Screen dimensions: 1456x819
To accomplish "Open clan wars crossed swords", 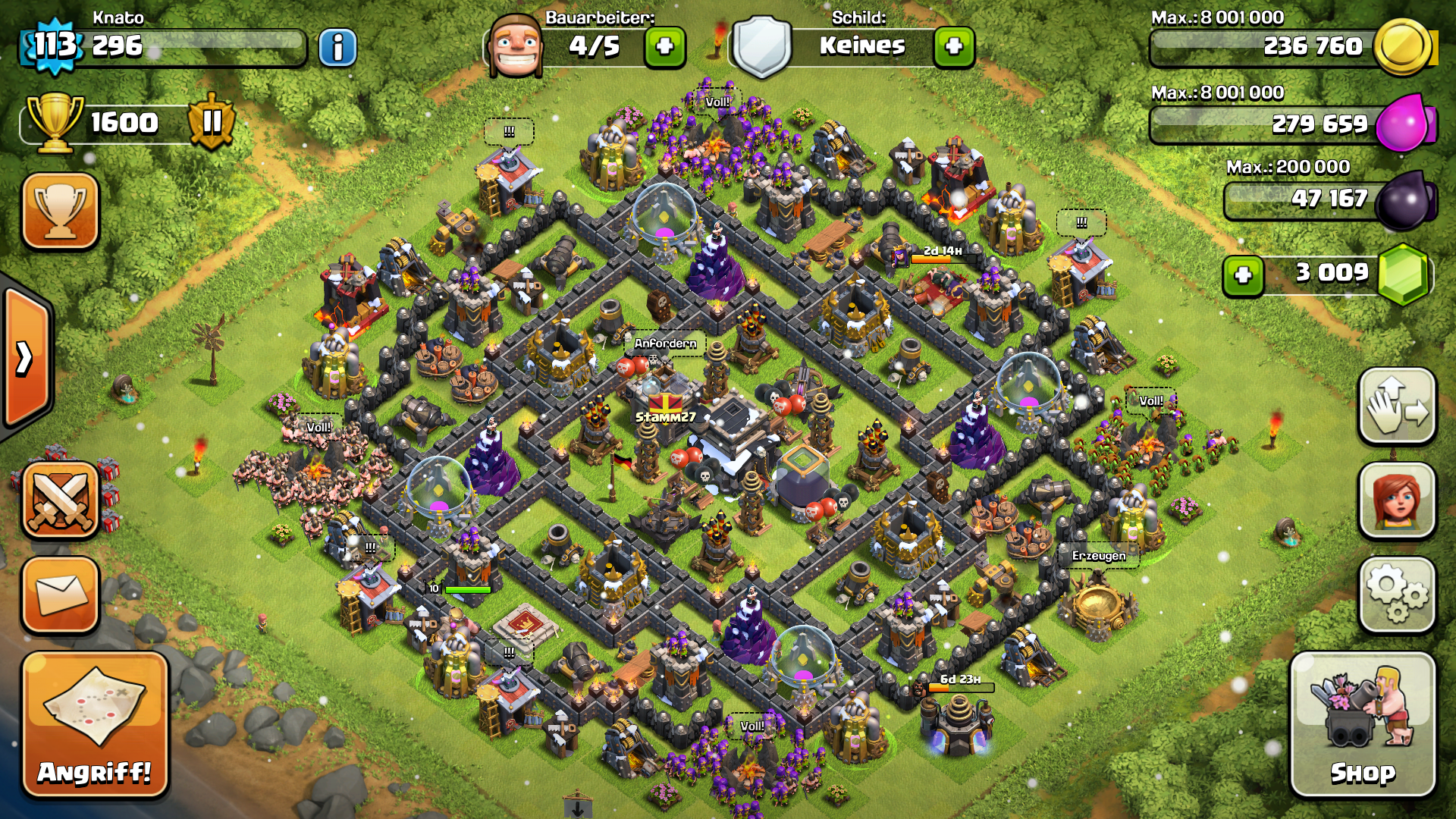I will (61, 500).
